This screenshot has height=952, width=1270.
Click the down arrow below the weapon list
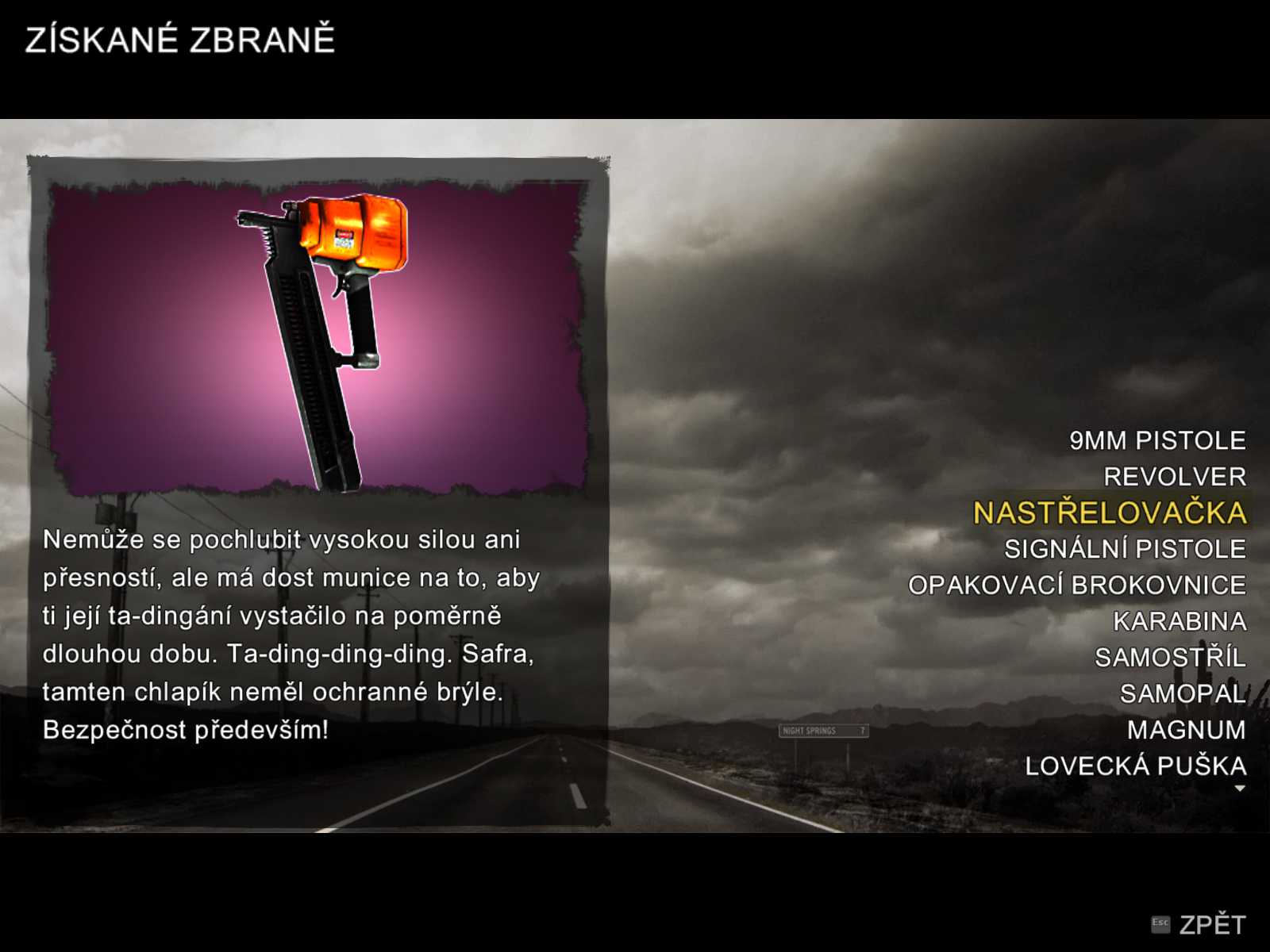(x=1240, y=789)
